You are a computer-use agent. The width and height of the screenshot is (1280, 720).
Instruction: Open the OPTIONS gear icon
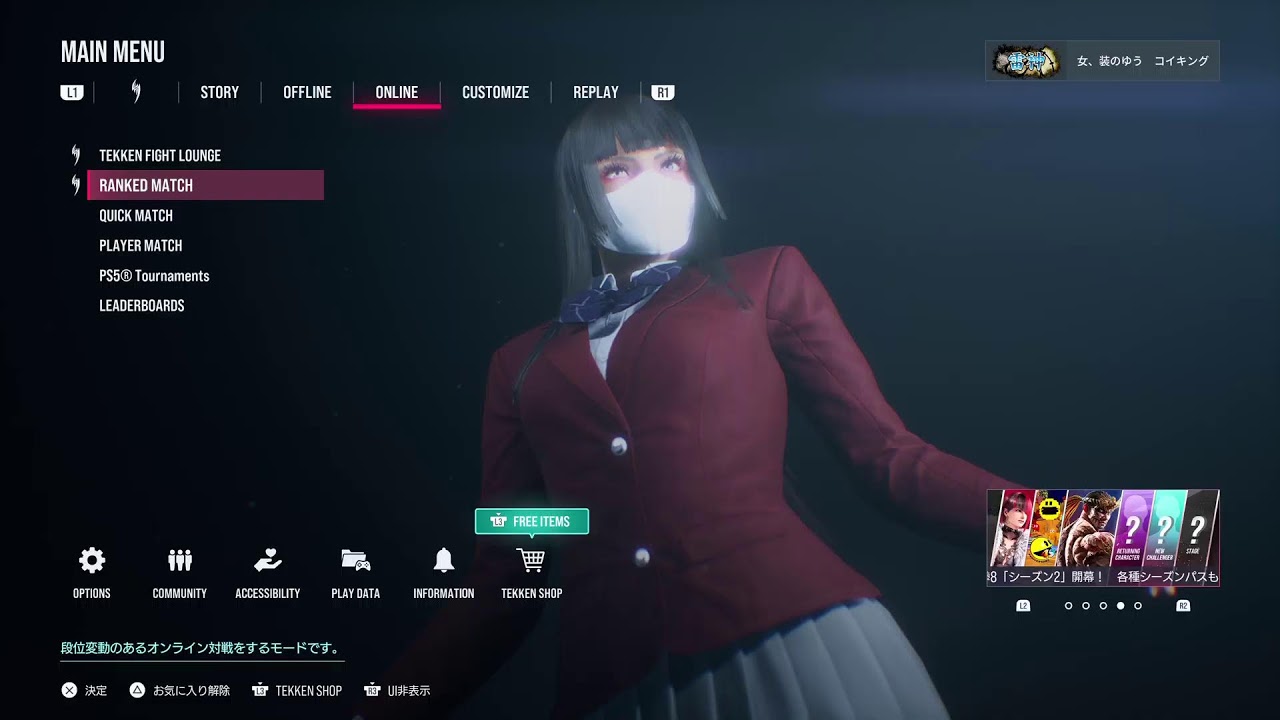click(91, 560)
